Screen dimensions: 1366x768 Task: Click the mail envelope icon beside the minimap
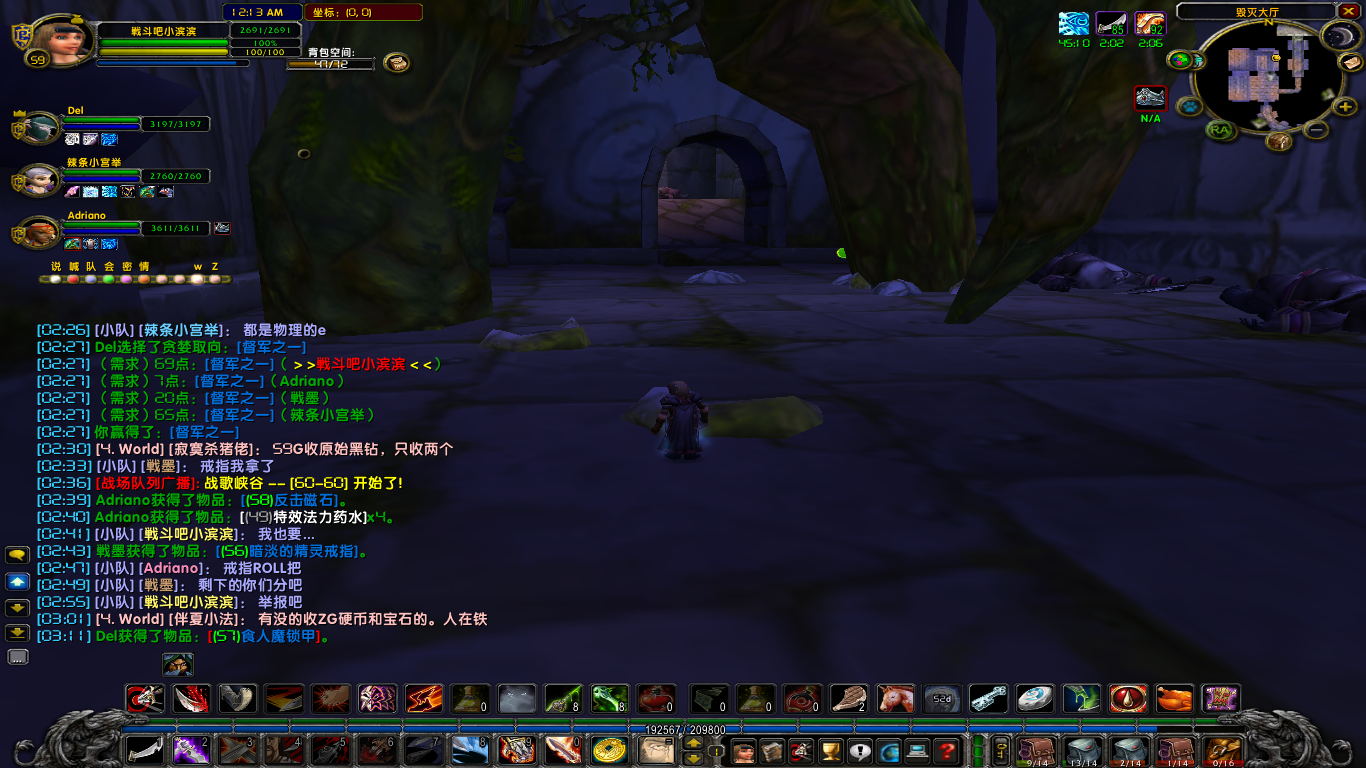1352,63
